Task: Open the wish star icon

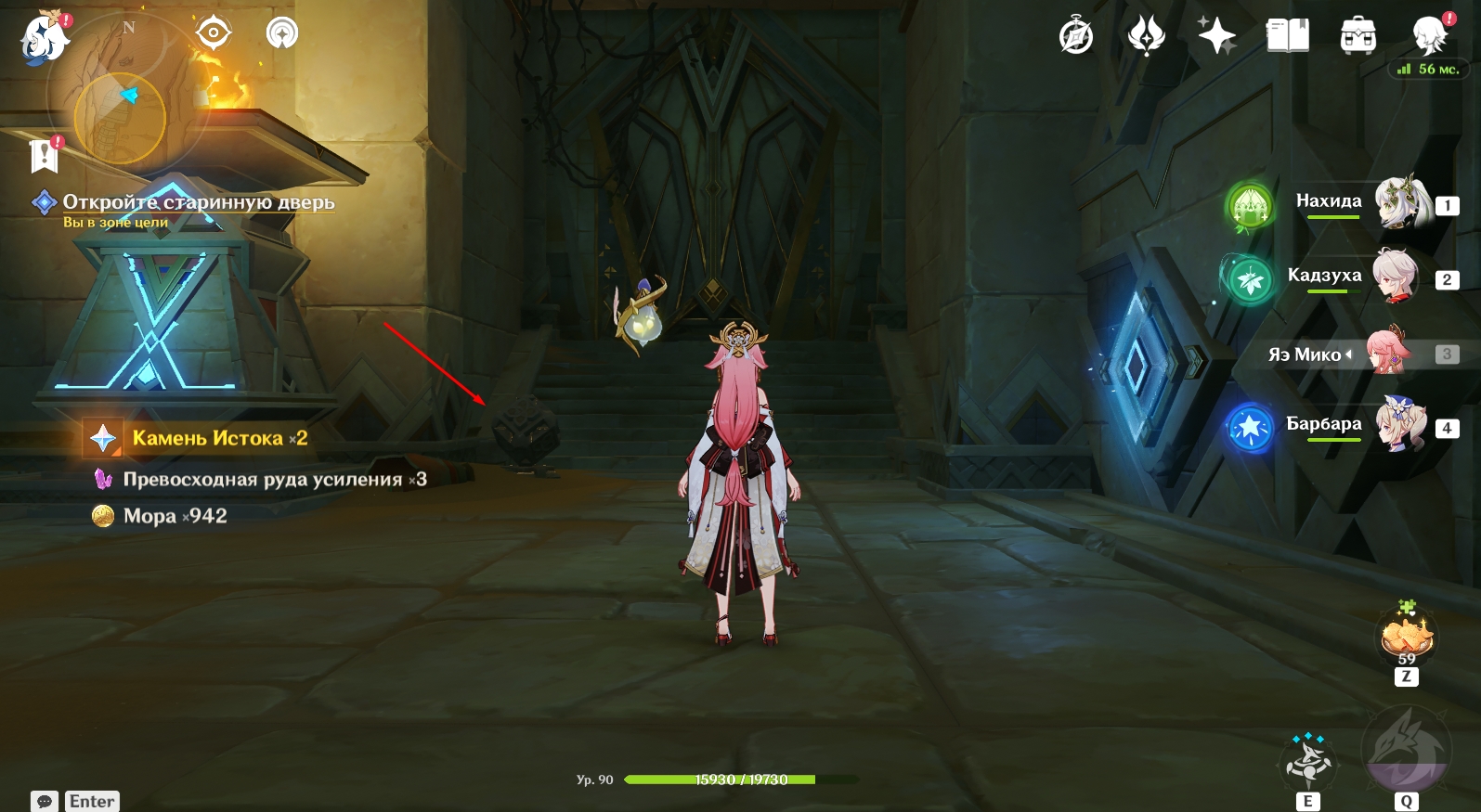Action: click(x=1215, y=36)
